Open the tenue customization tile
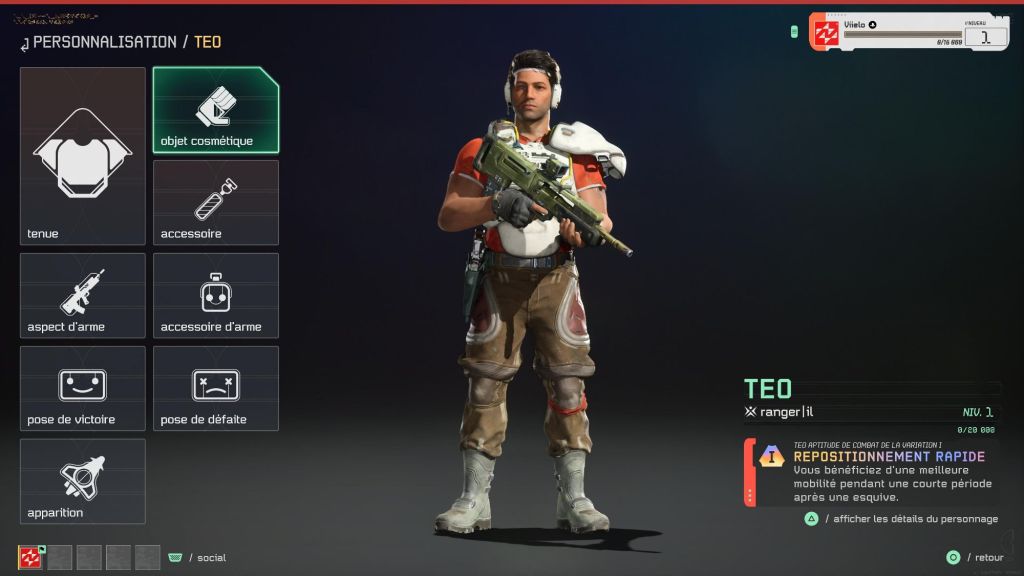This screenshot has width=1024, height=576. pyautogui.click(x=83, y=156)
